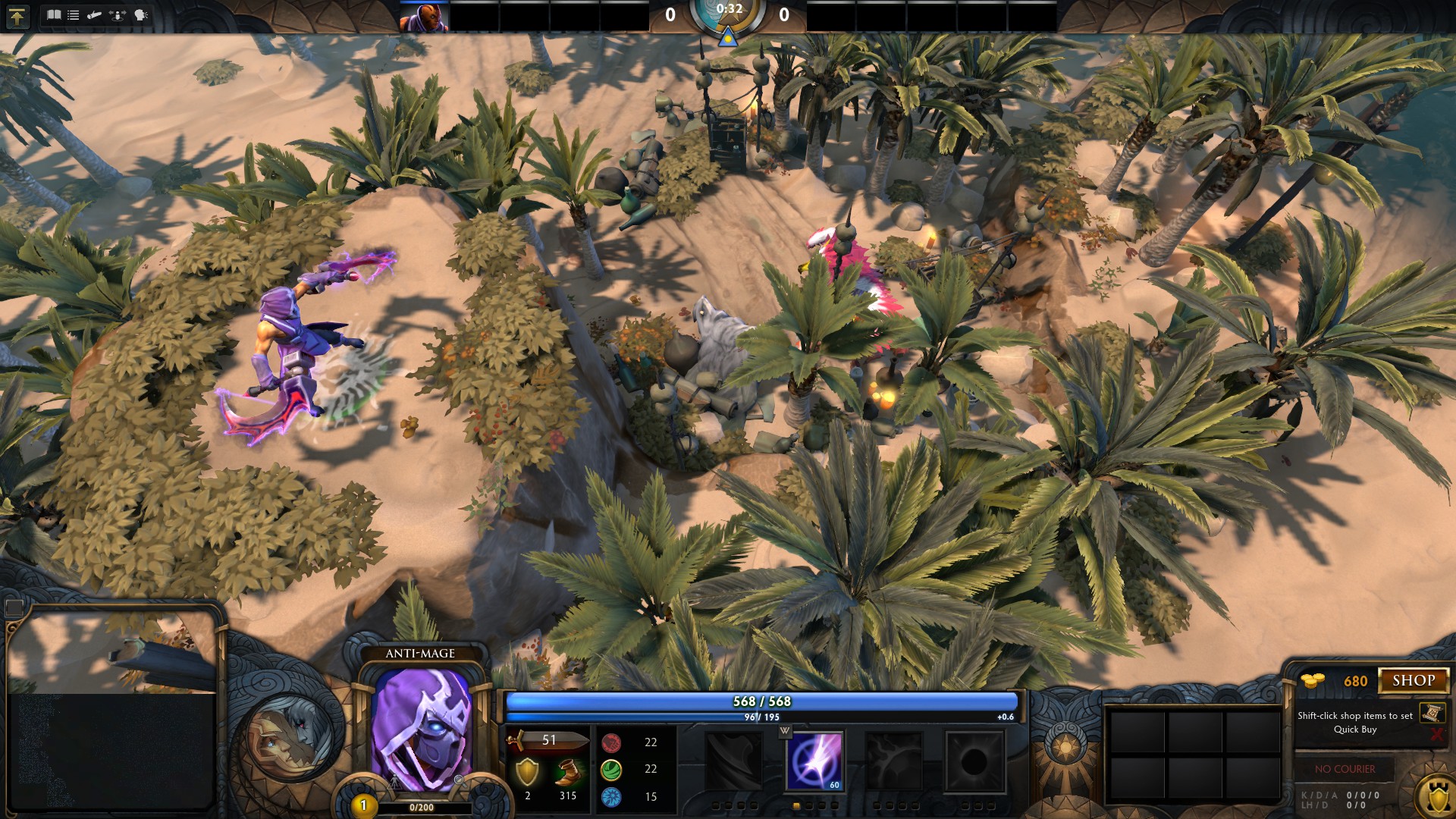The image size is (1456, 819).
Task: Select the Mana Break ability icon
Action: coord(733,761)
